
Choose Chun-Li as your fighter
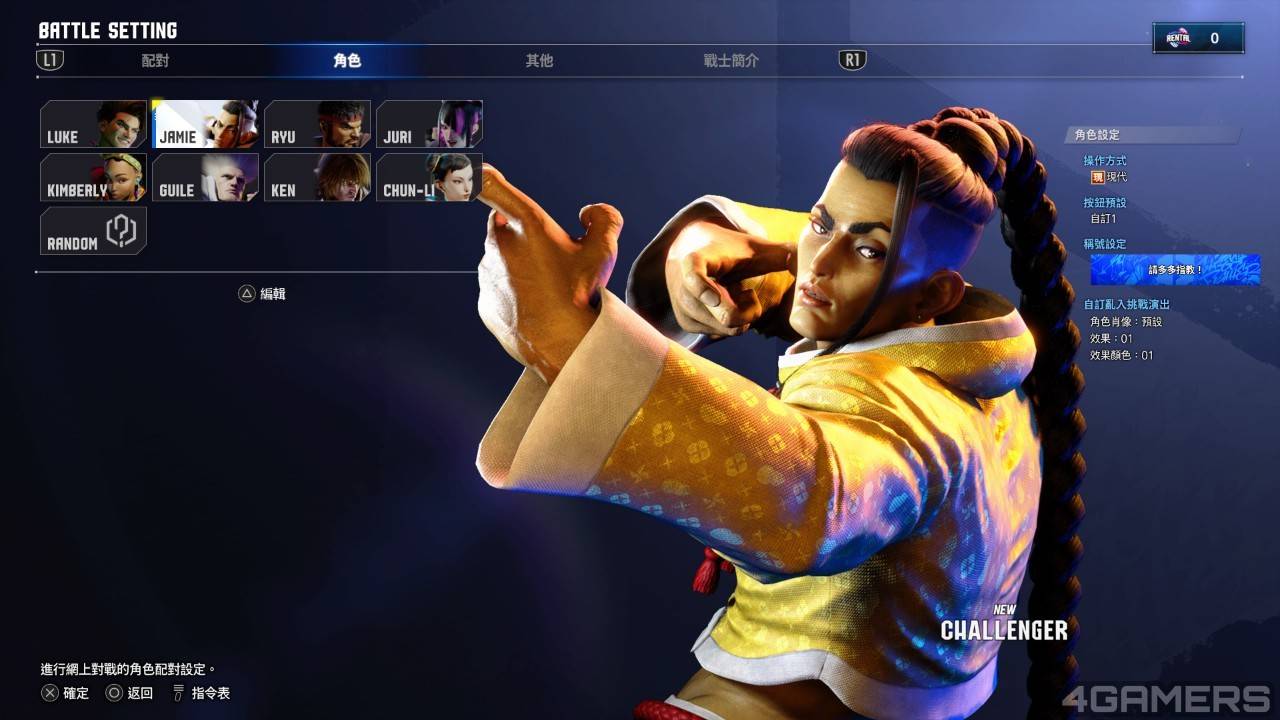(x=429, y=178)
